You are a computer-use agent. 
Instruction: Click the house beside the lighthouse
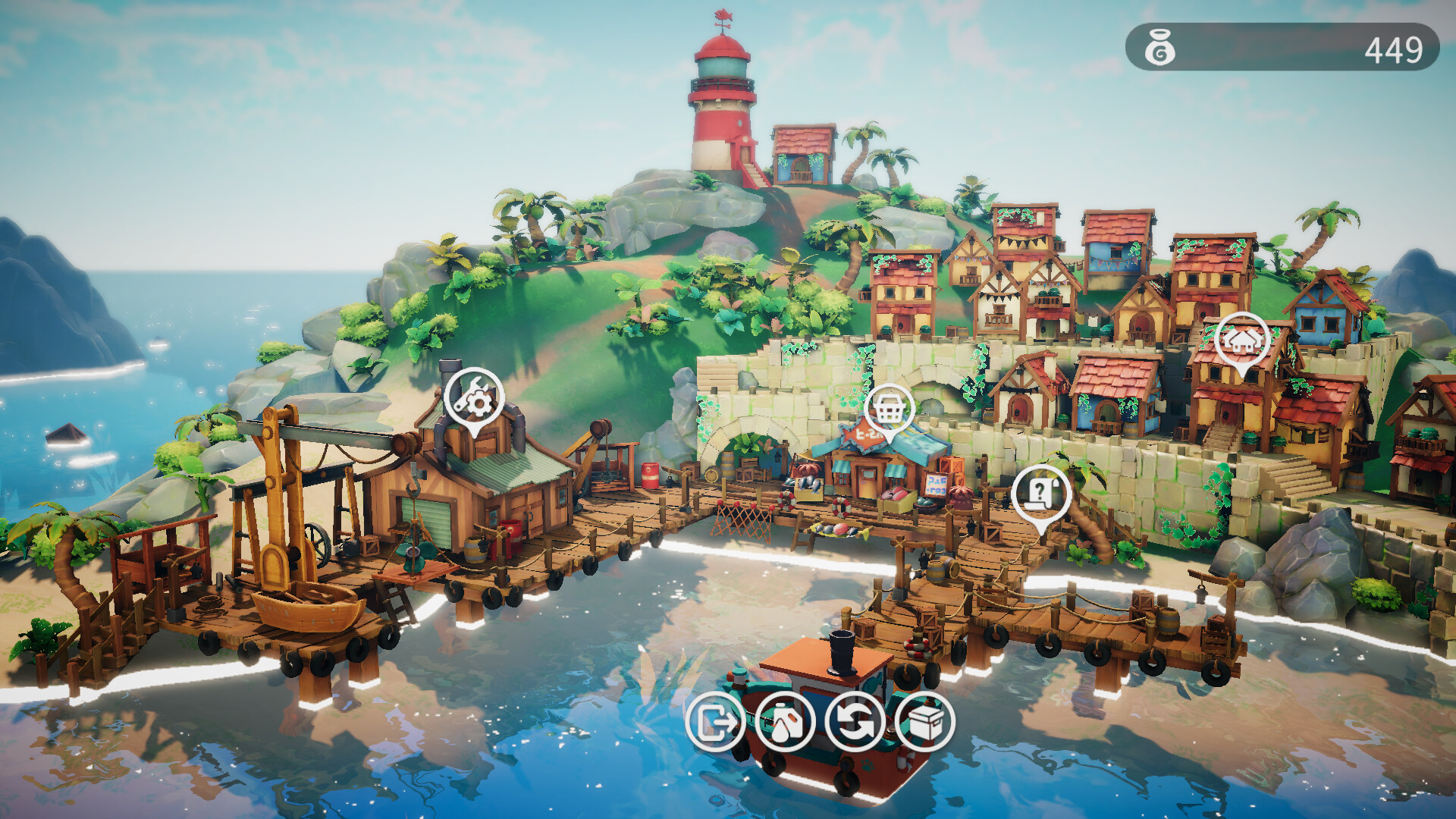click(x=804, y=155)
